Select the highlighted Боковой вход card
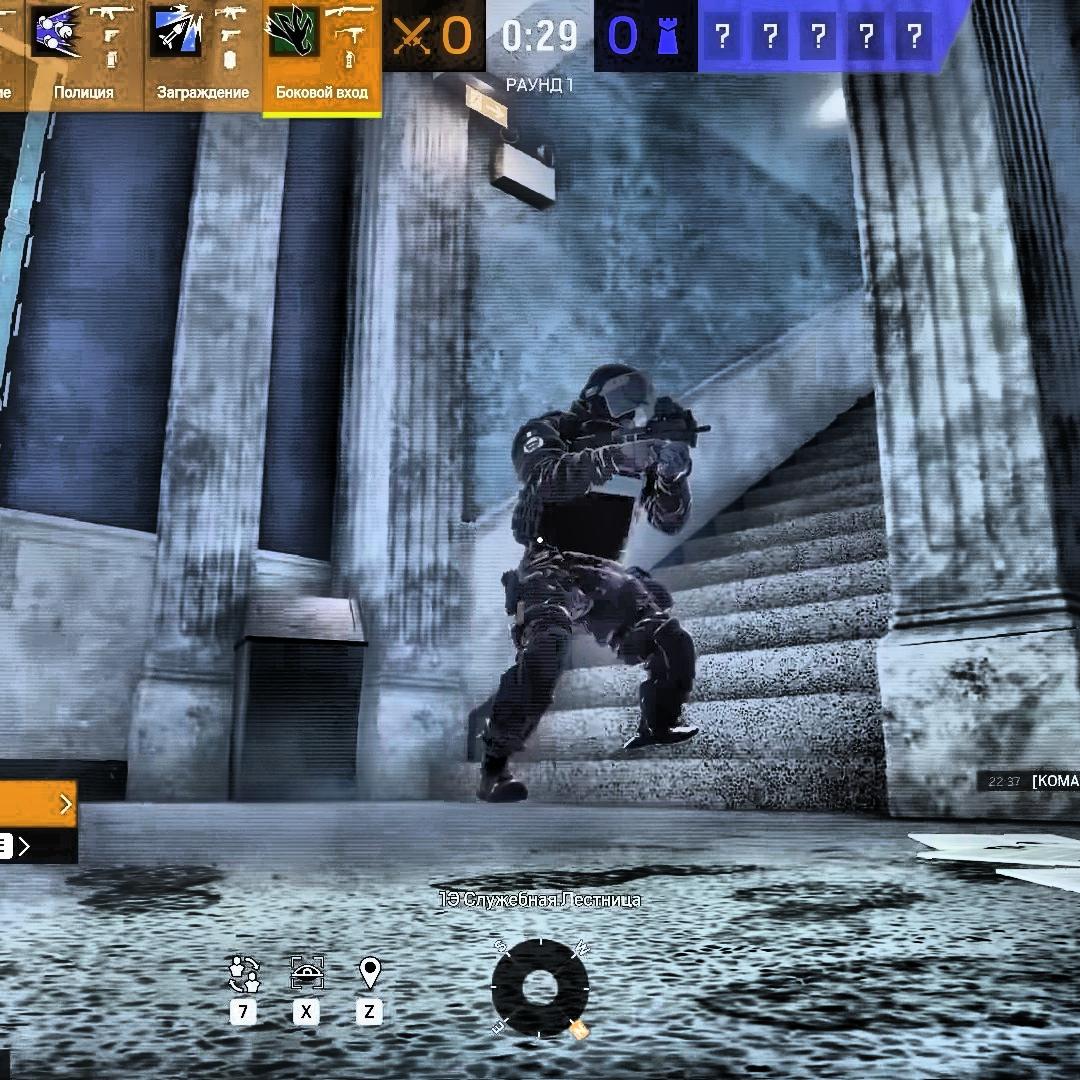Image resolution: width=1080 pixels, height=1080 pixels. click(x=321, y=57)
